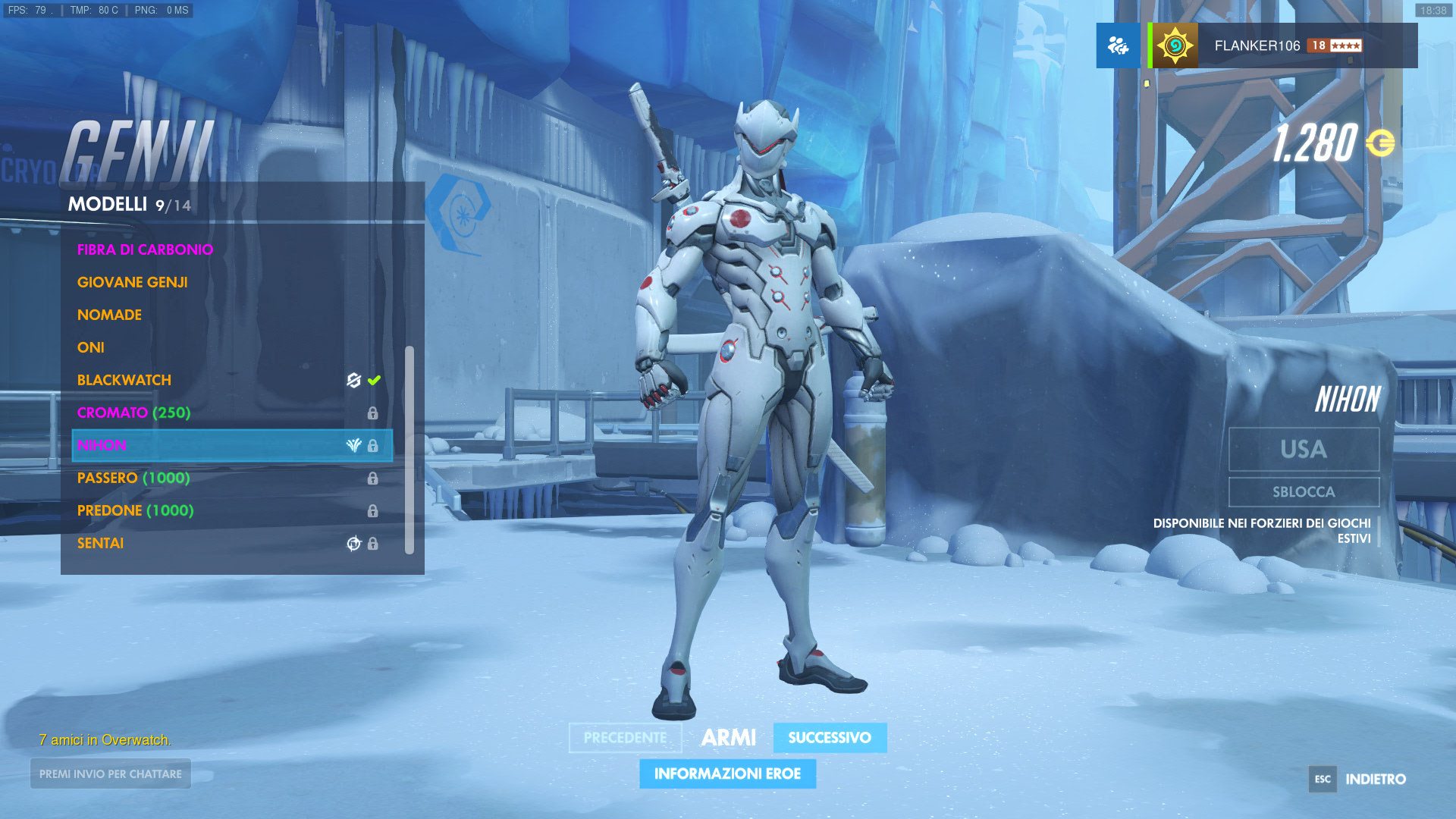
Task: Open Informazioni Eroe
Action: [x=727, y=774]
